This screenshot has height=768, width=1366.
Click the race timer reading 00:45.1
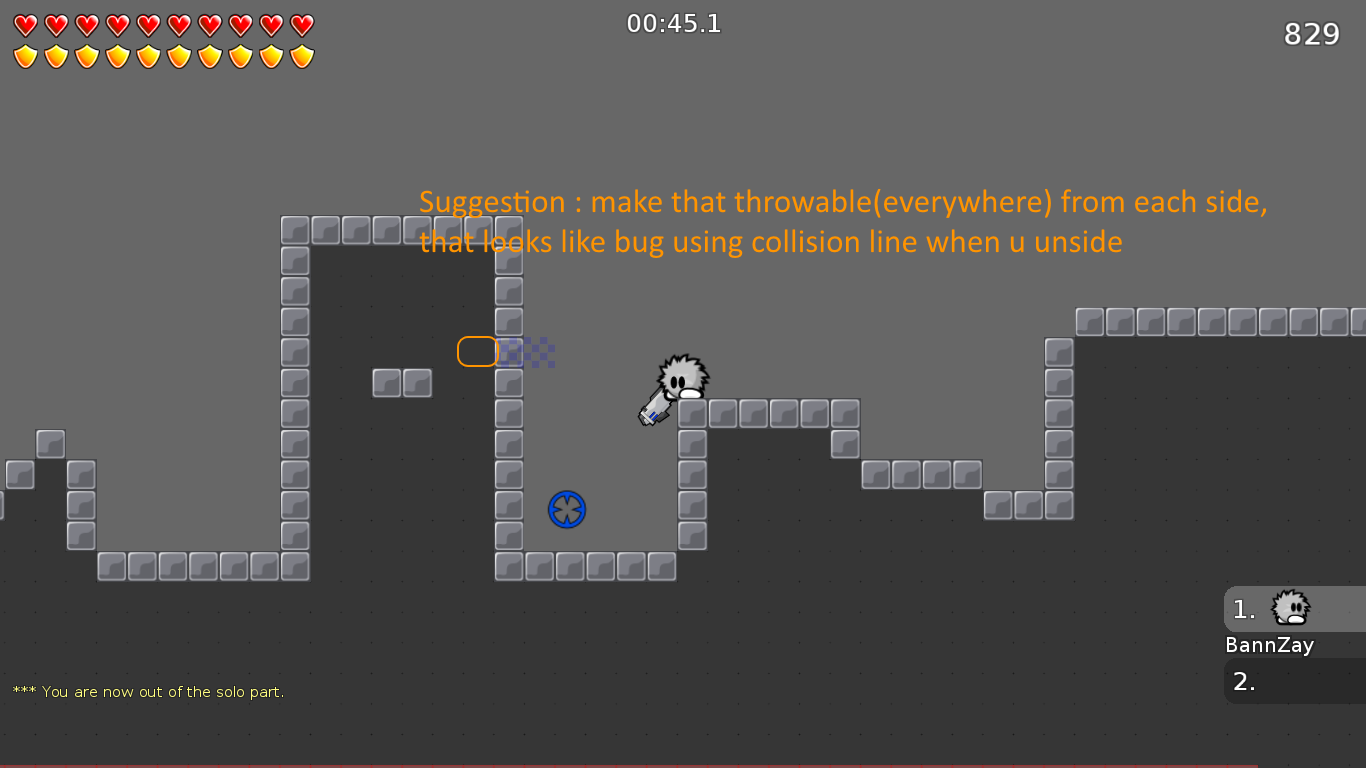(673, 22)
